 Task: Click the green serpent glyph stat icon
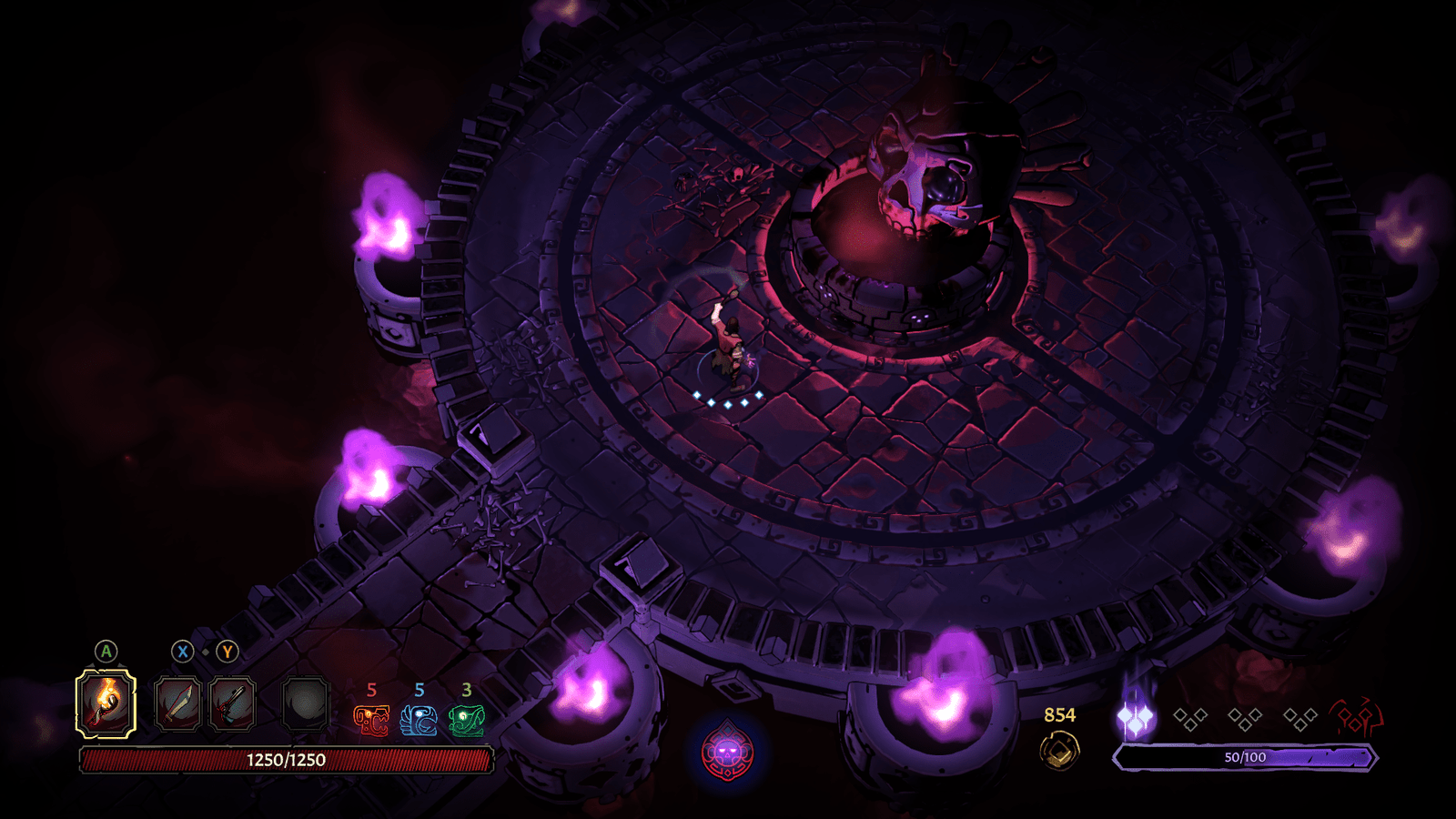(467, 721)
